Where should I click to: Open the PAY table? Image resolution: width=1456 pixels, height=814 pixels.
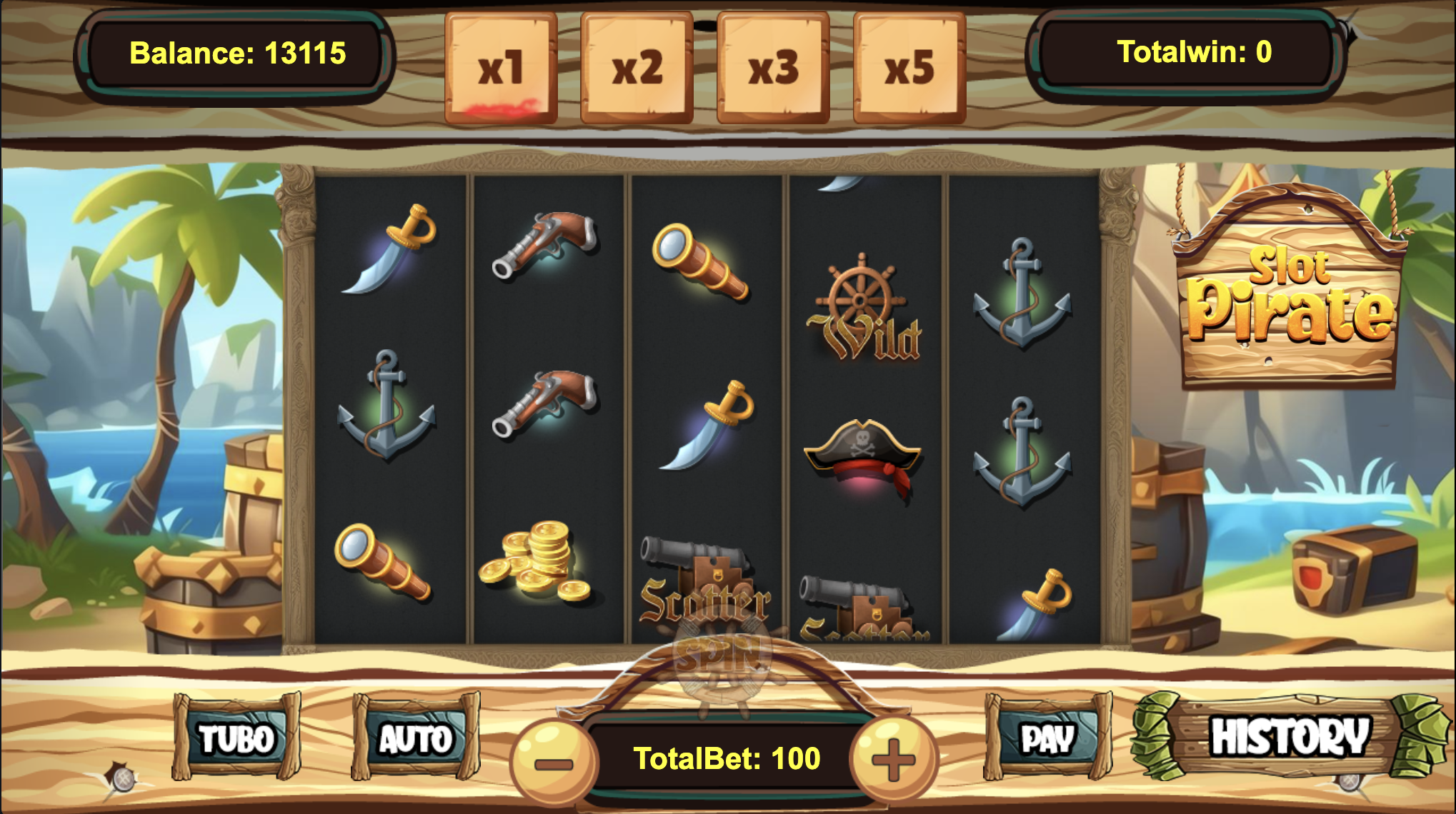(x=1047, y=738)
